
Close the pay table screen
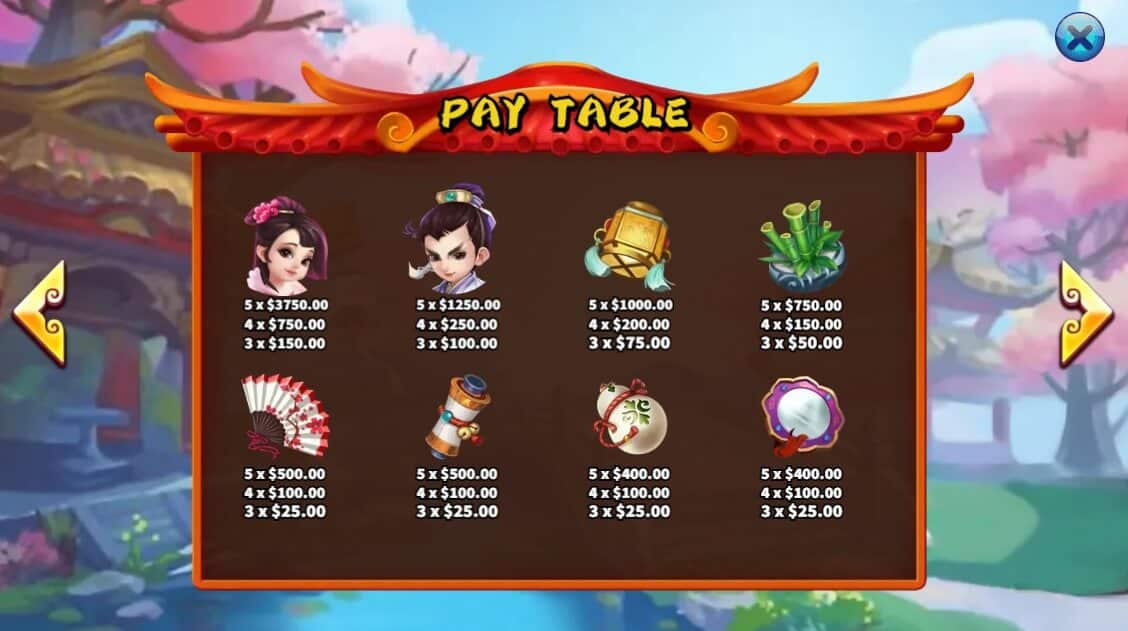(x=1080, y=37)
